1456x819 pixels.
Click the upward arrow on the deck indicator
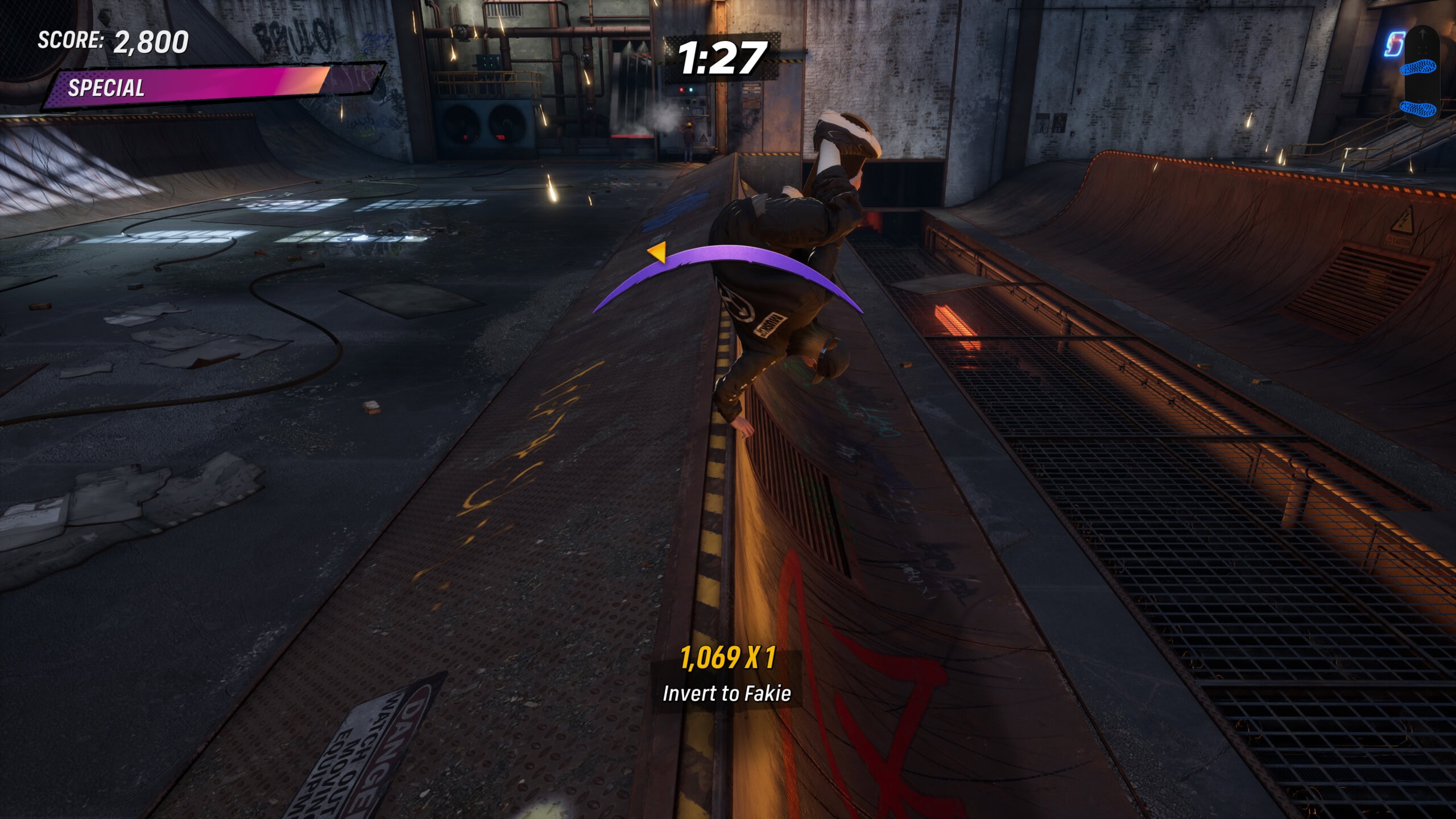(1422, 33)
